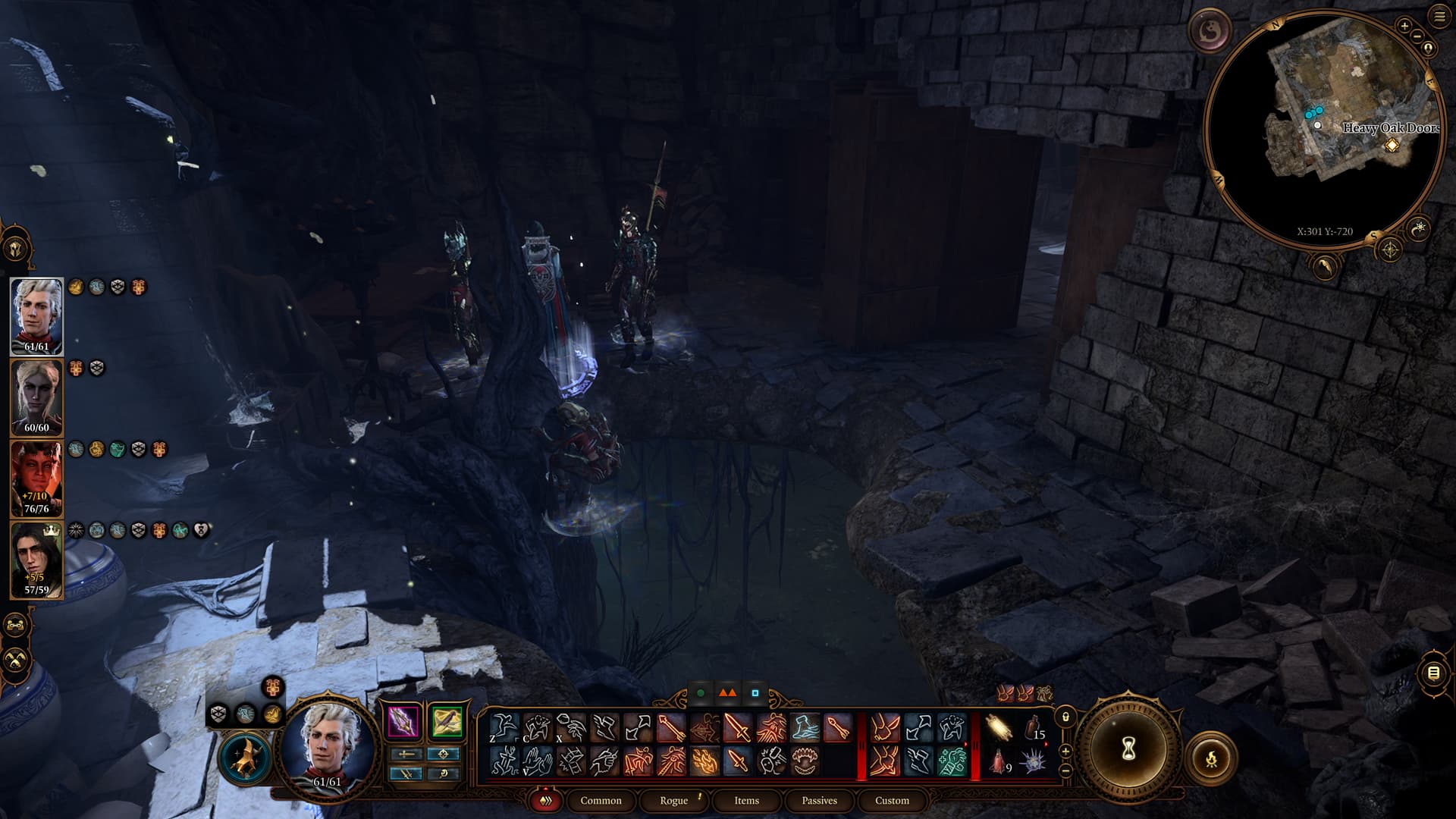Activate the fanged bite ability

[x=804, y=761]
